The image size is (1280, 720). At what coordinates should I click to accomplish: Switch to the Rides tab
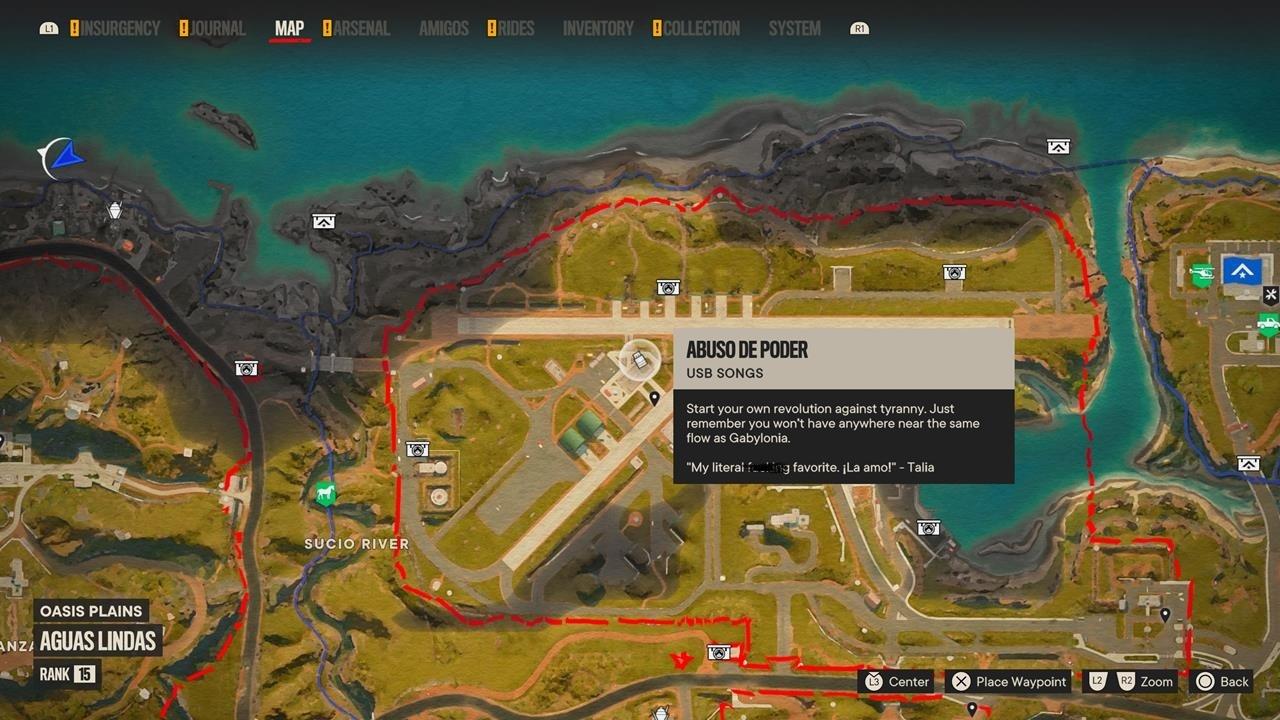pyautogui.click(x=516, y=29)
